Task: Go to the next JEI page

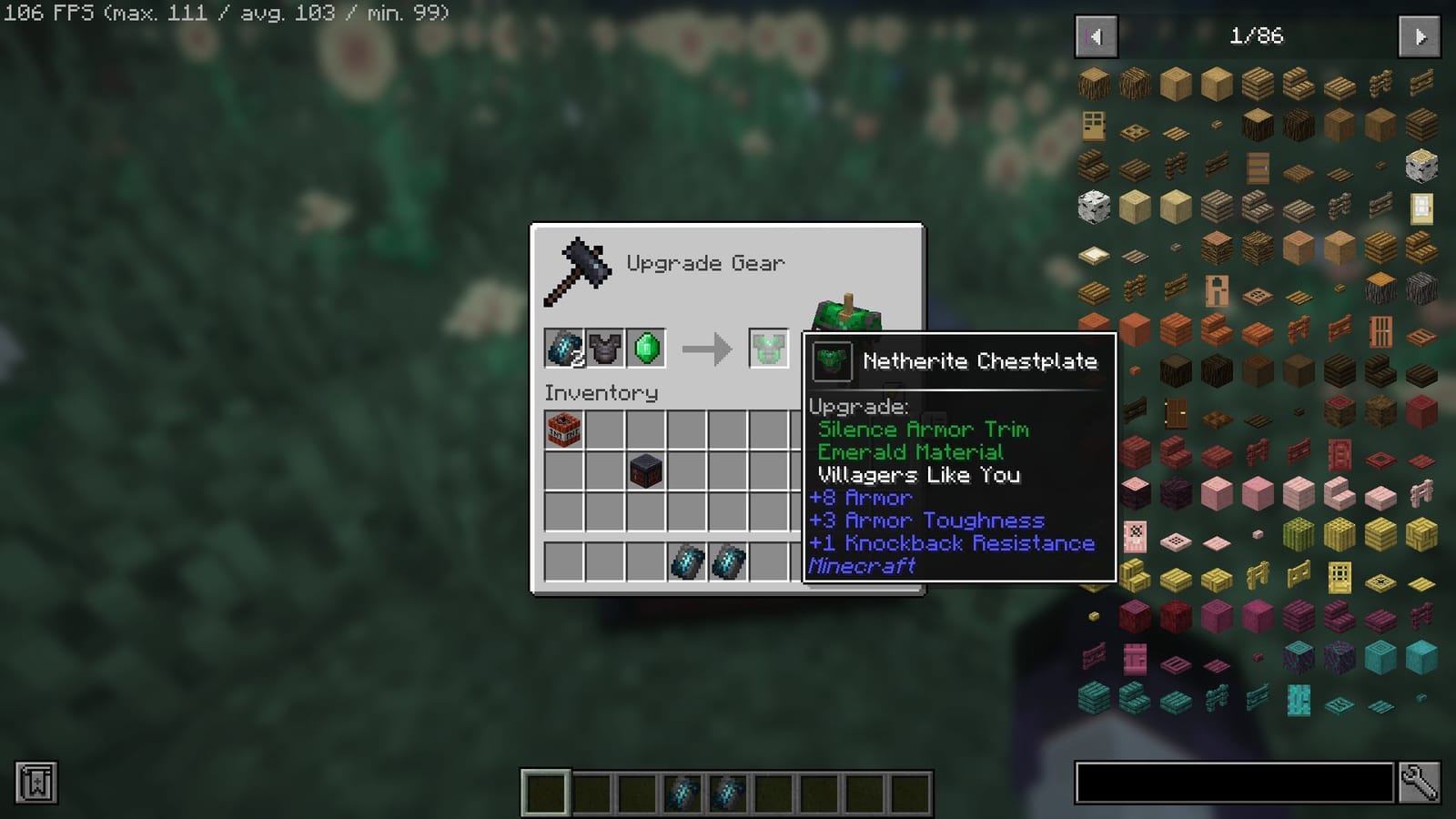Action: [x=1421, y=36]
